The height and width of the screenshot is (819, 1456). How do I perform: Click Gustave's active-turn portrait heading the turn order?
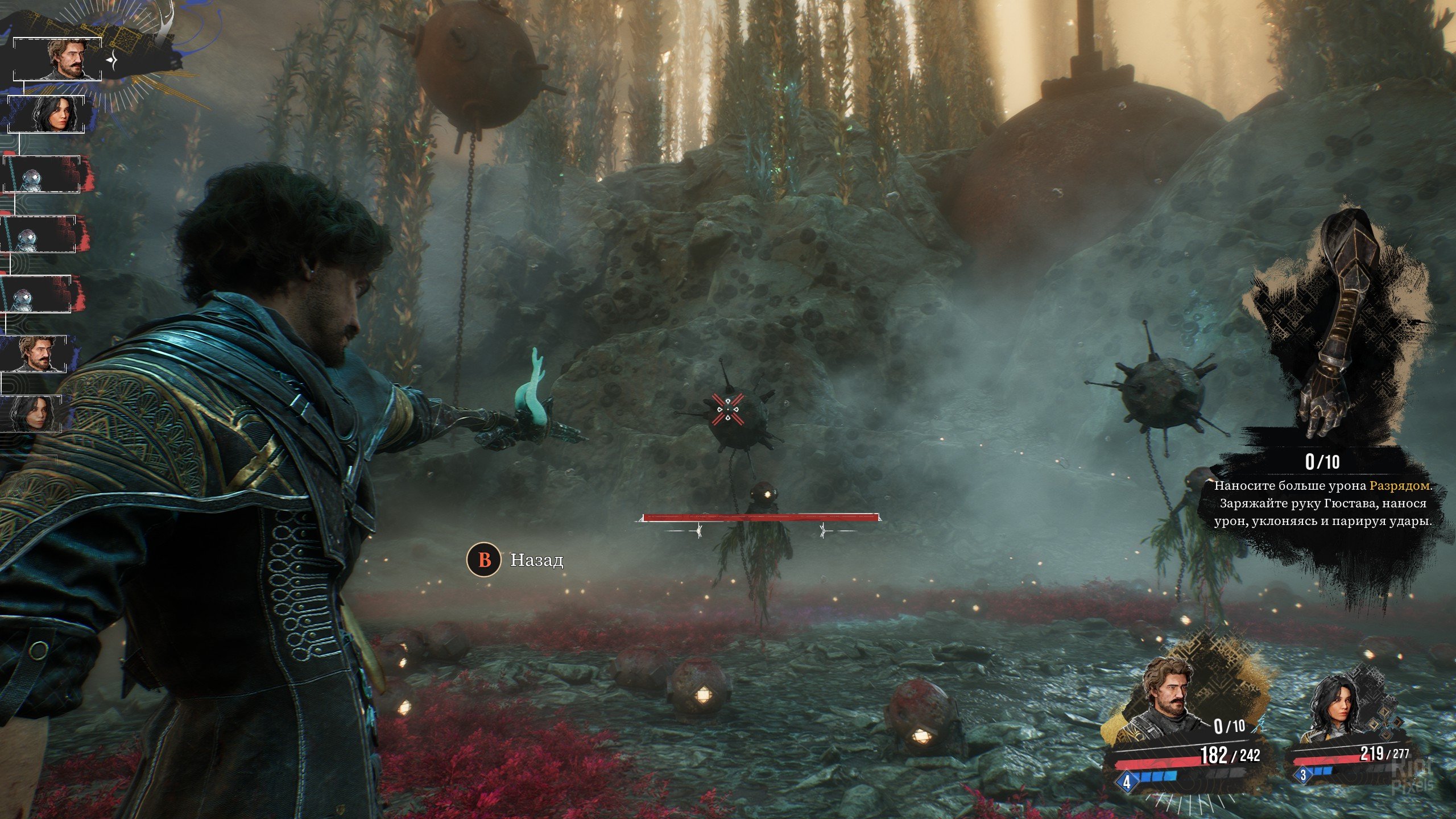point(67,59)
